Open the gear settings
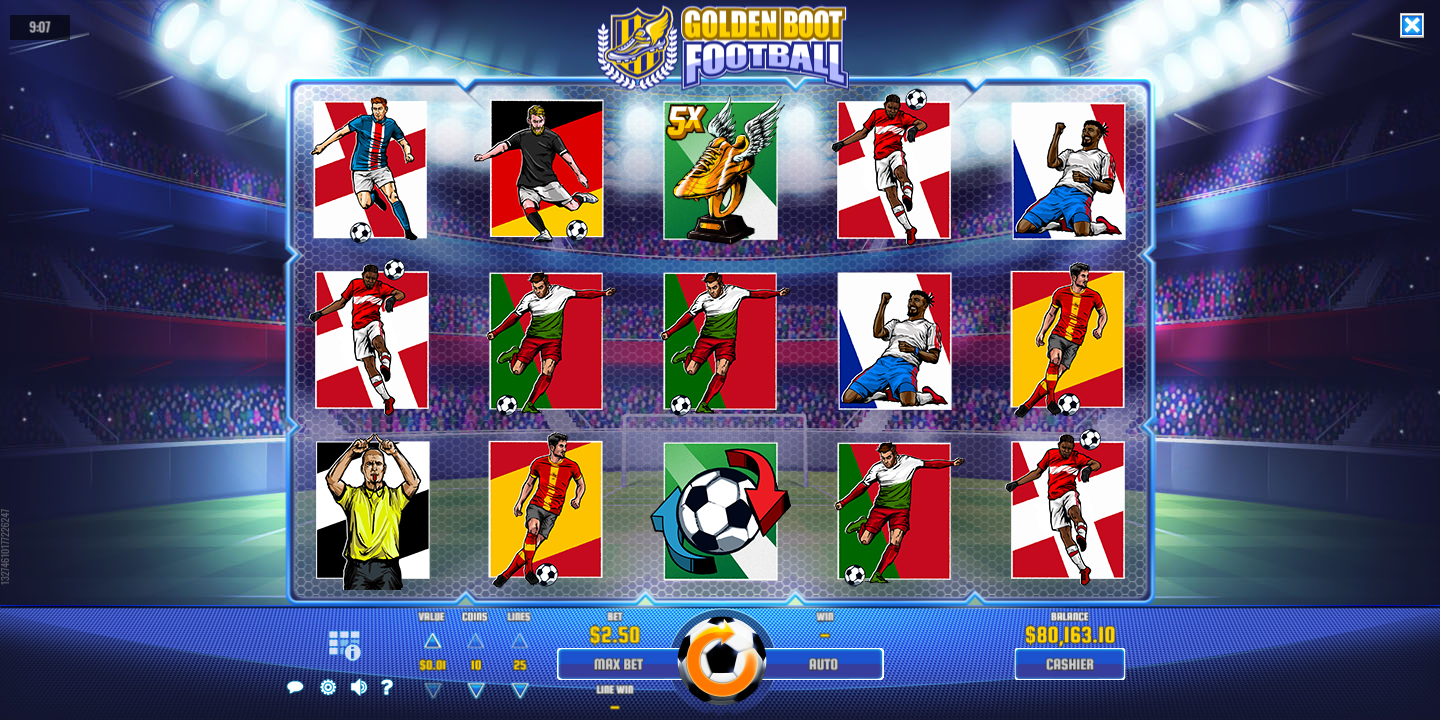 [327, 687]
